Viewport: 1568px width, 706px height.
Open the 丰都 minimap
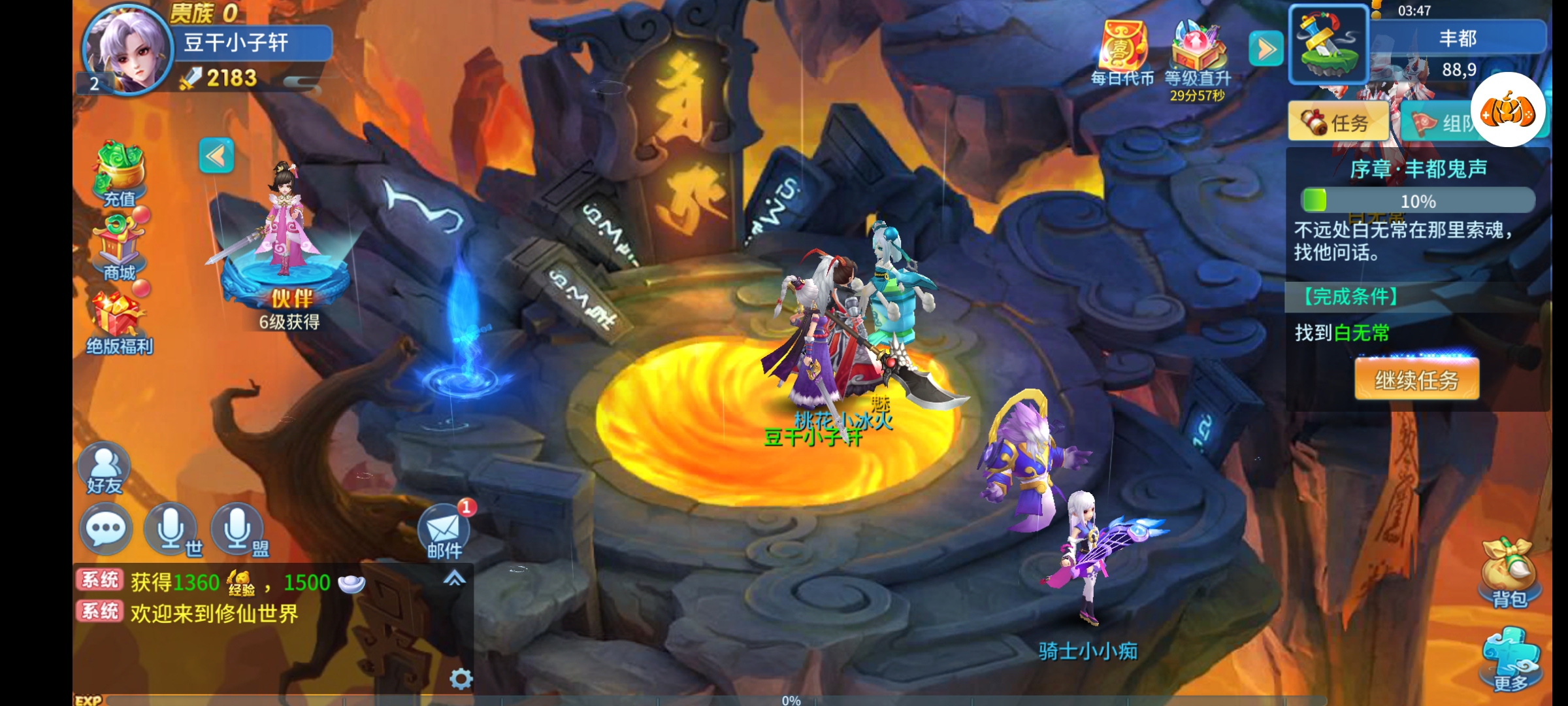[1329, 44]
